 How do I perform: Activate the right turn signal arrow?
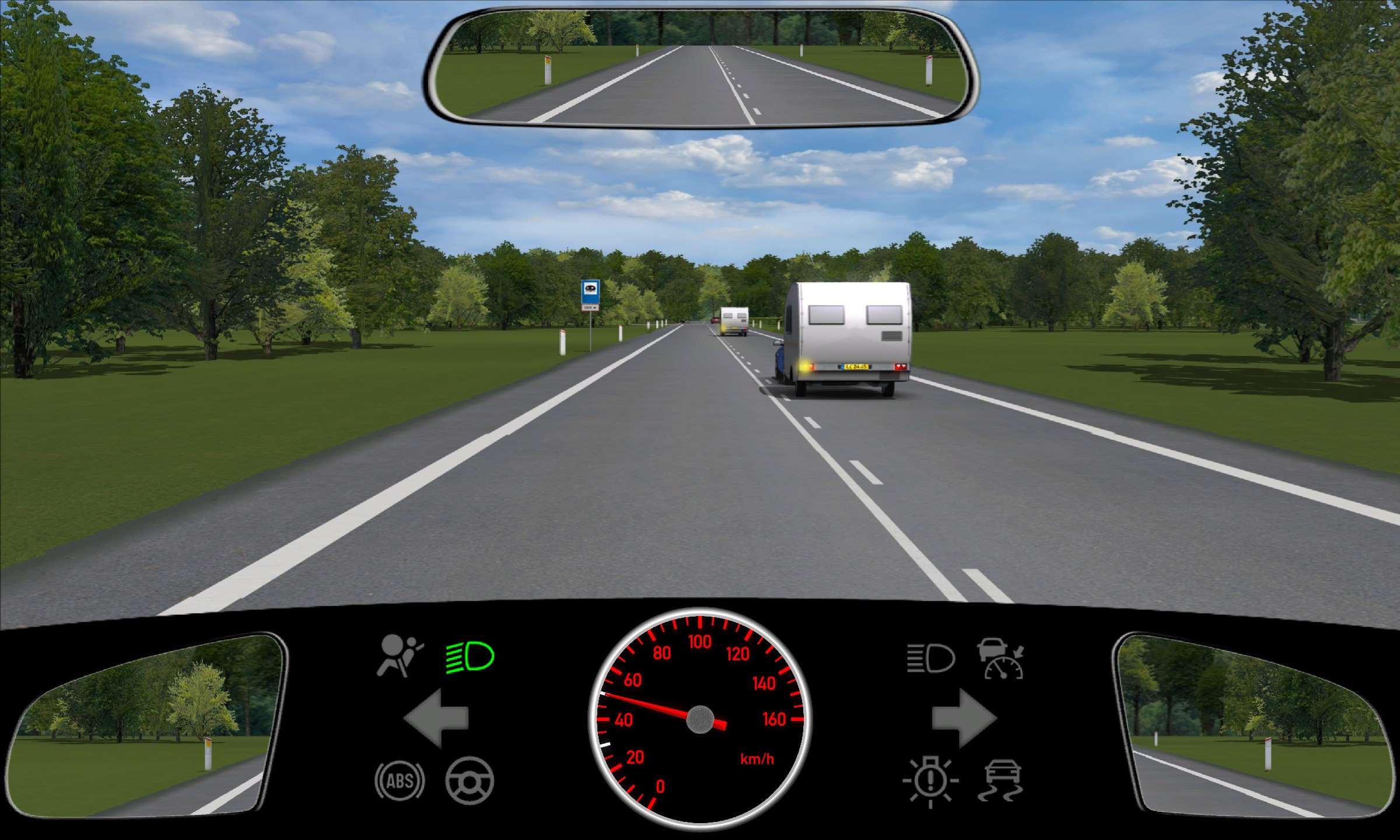pyautogui.click(x=964, y=718)
